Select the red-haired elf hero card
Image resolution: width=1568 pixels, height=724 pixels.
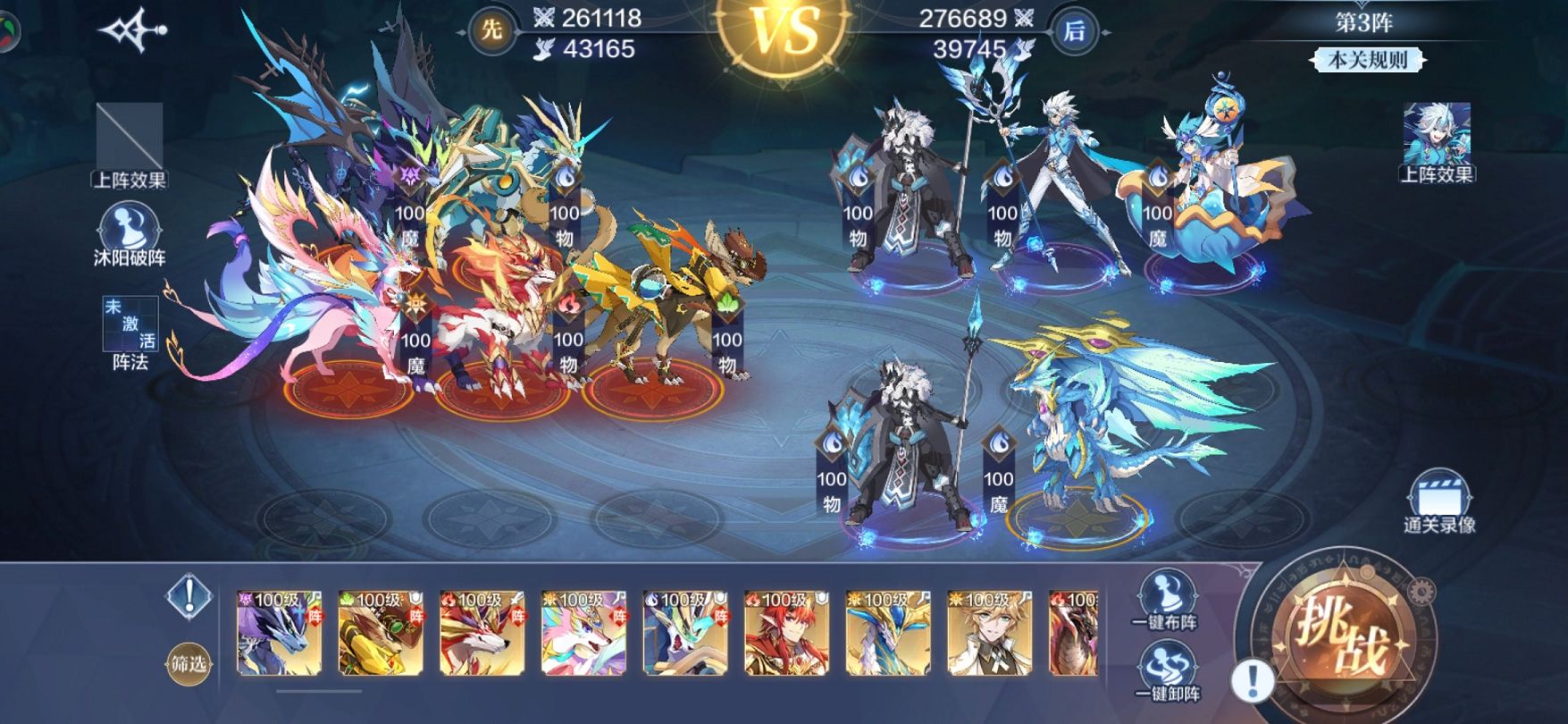click(787, 633)
